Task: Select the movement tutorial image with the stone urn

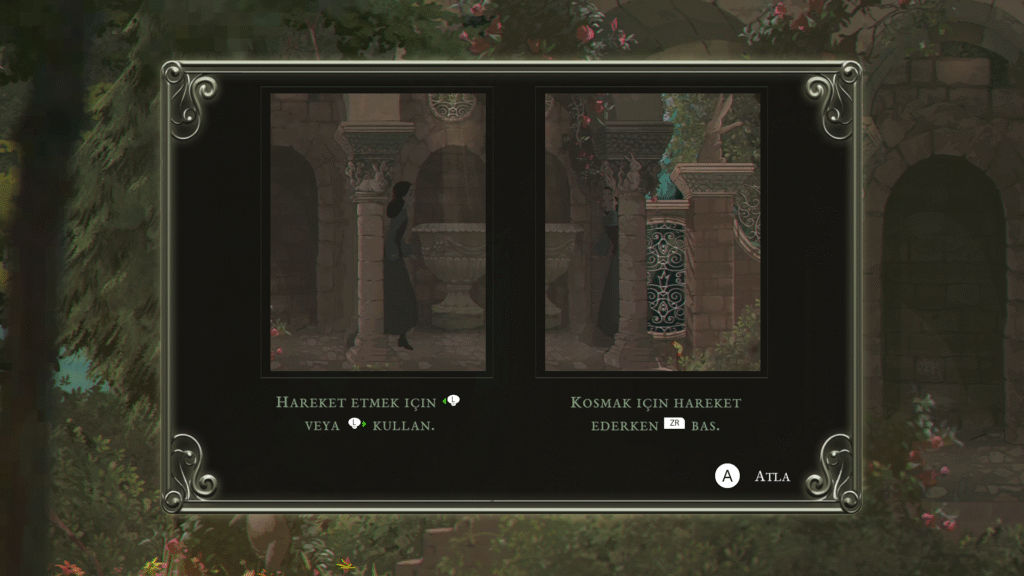Action: (378, 232)
